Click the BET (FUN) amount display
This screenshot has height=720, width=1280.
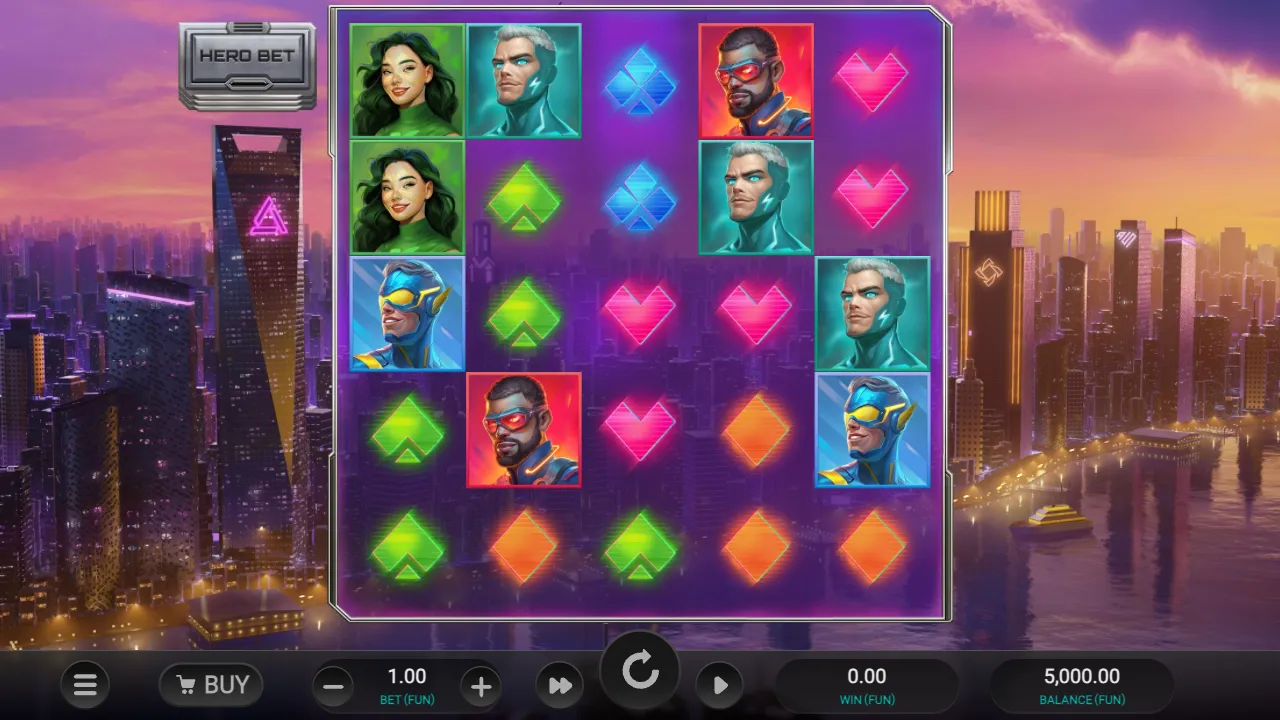tap(406, 685)
